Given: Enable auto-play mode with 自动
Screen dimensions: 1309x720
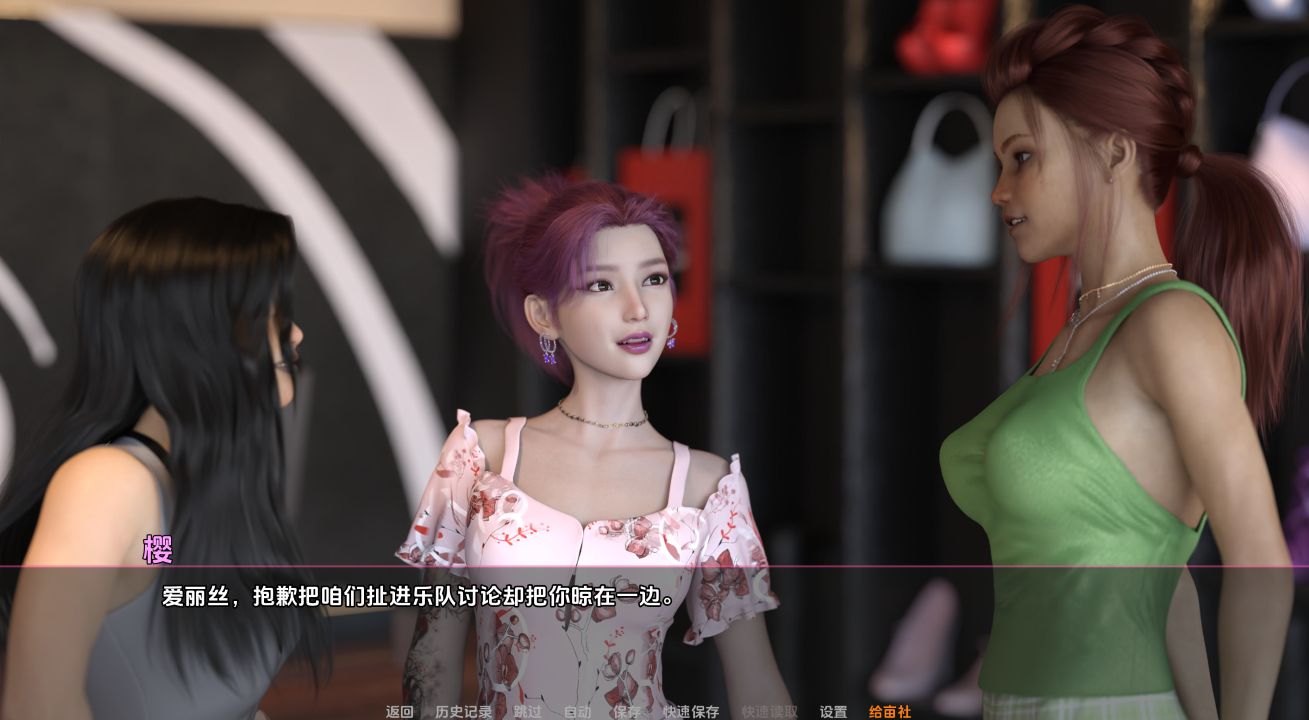Looking at the screenshot, I should [577, 712].
